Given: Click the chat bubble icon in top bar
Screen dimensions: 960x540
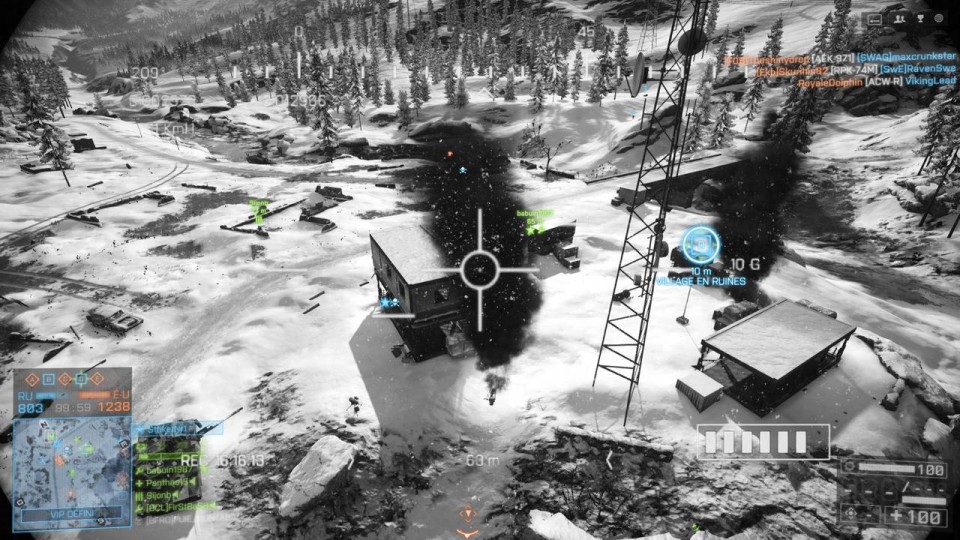Looking at the screenshot, I should tap(875, 18).
